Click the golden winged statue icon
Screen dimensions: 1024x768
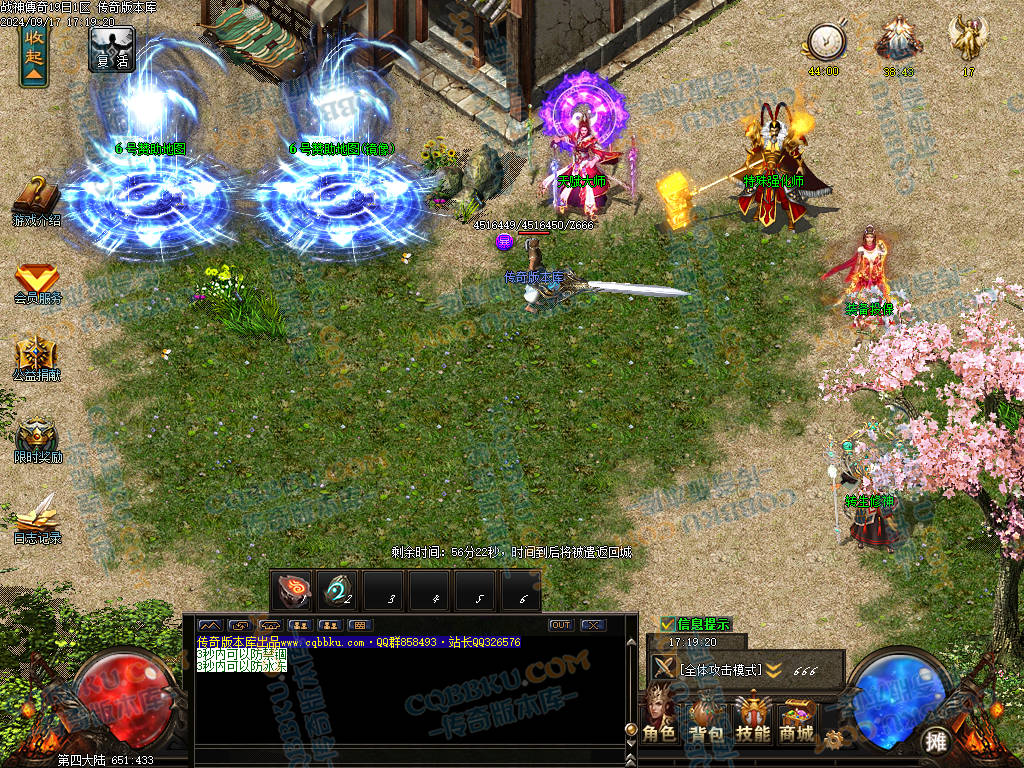click(x=968, y=38)
